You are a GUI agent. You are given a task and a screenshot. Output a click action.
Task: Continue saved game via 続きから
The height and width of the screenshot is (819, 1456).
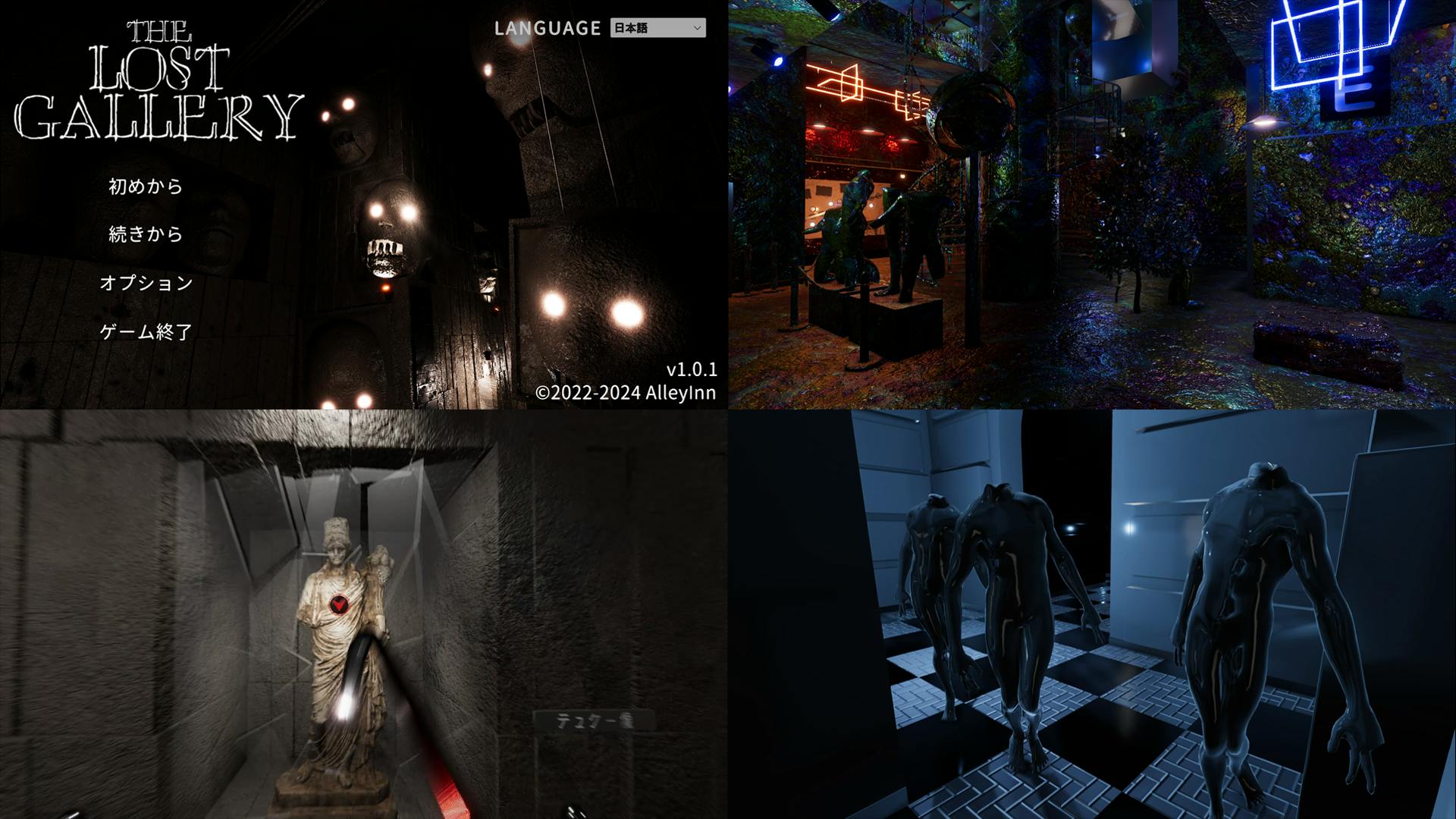(x=146, y=234)
